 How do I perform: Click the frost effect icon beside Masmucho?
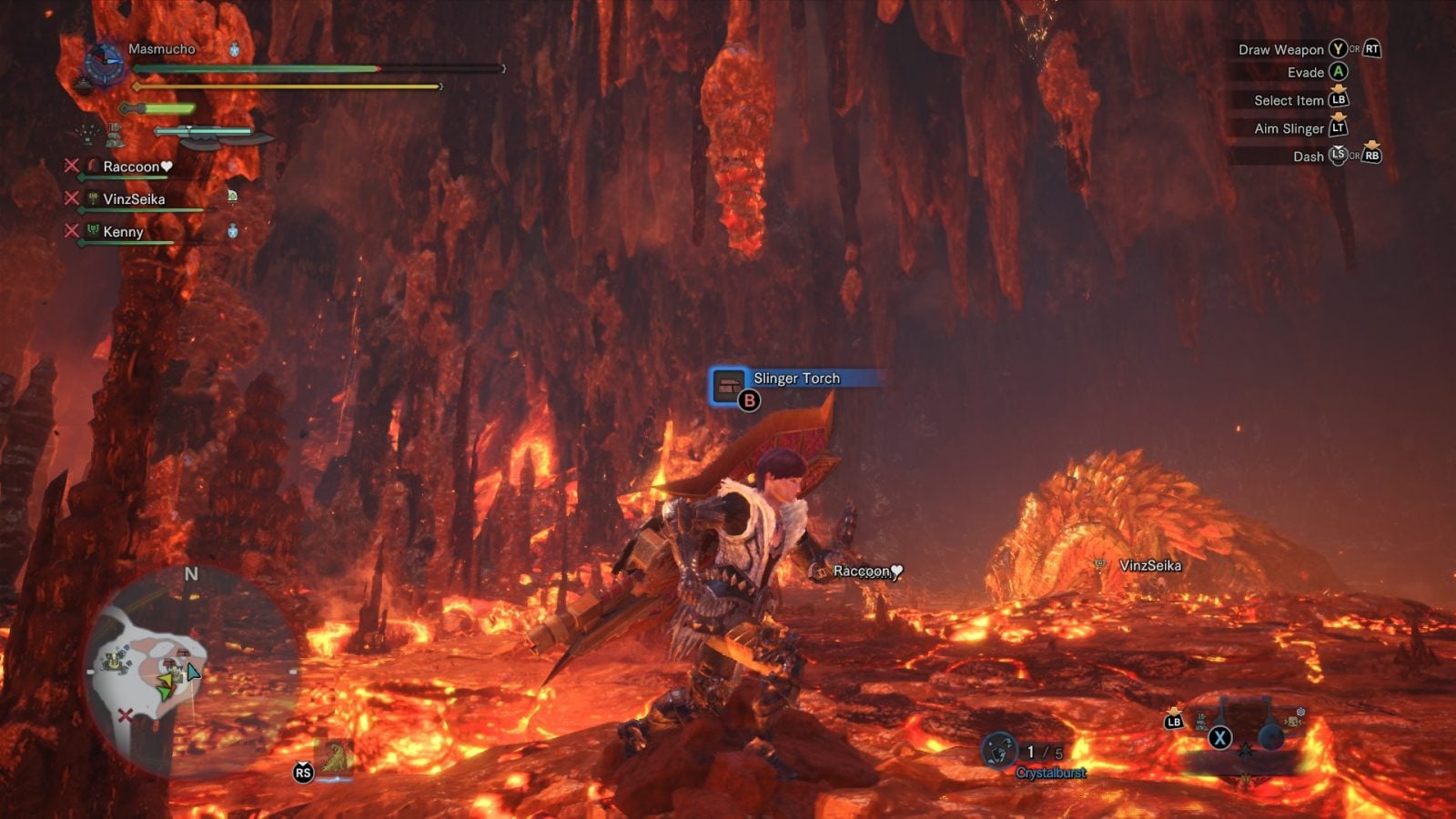tap(235, 50)
